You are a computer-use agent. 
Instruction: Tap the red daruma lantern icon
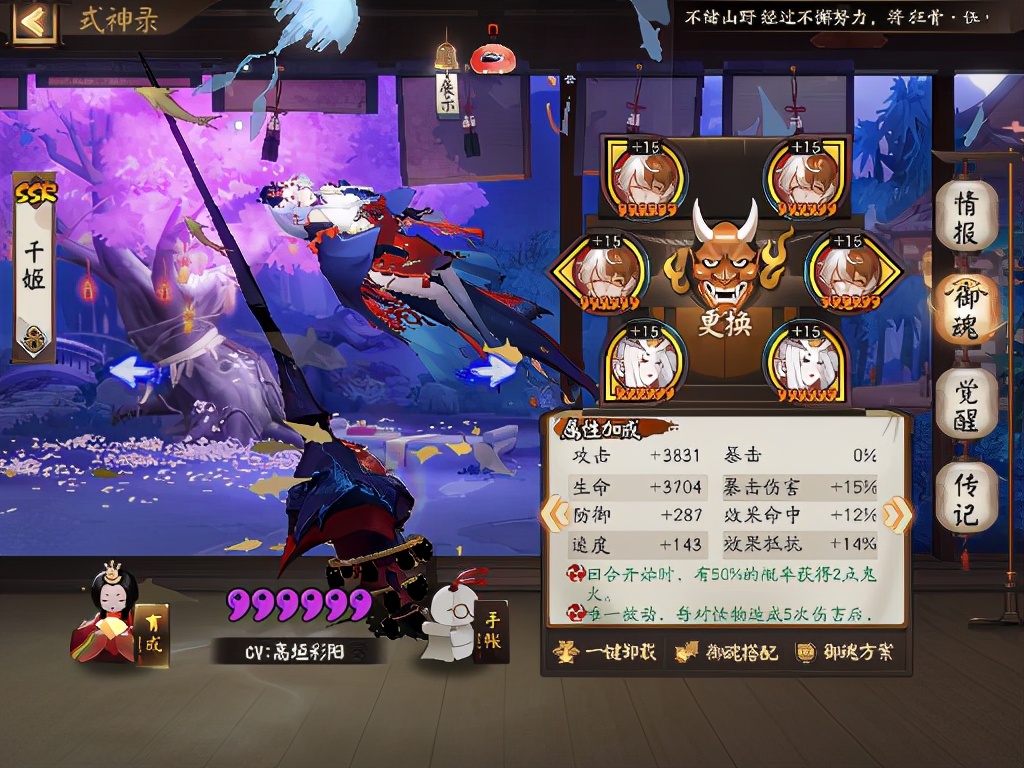pos(491,53)
